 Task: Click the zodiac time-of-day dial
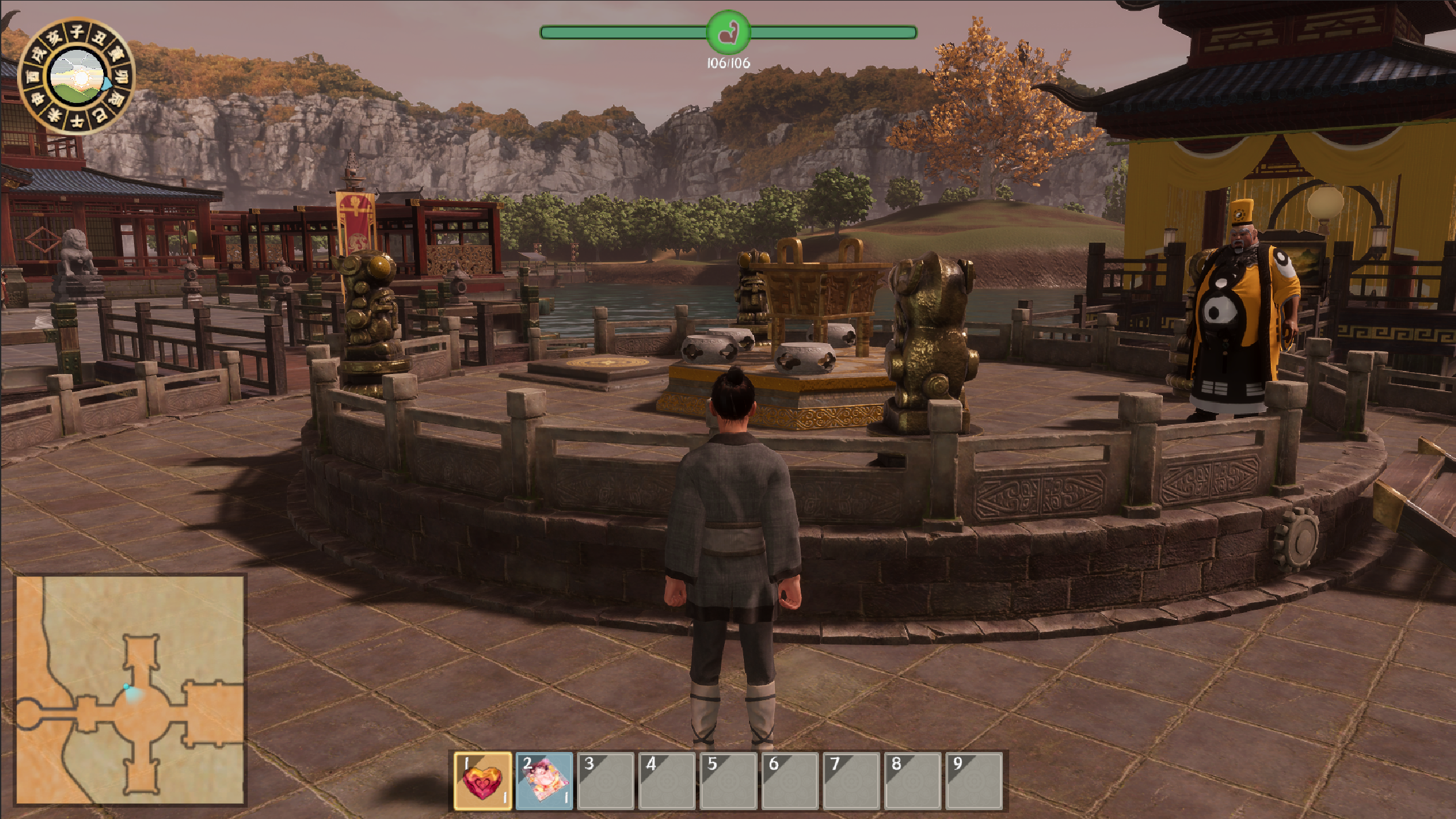point(76,76)
